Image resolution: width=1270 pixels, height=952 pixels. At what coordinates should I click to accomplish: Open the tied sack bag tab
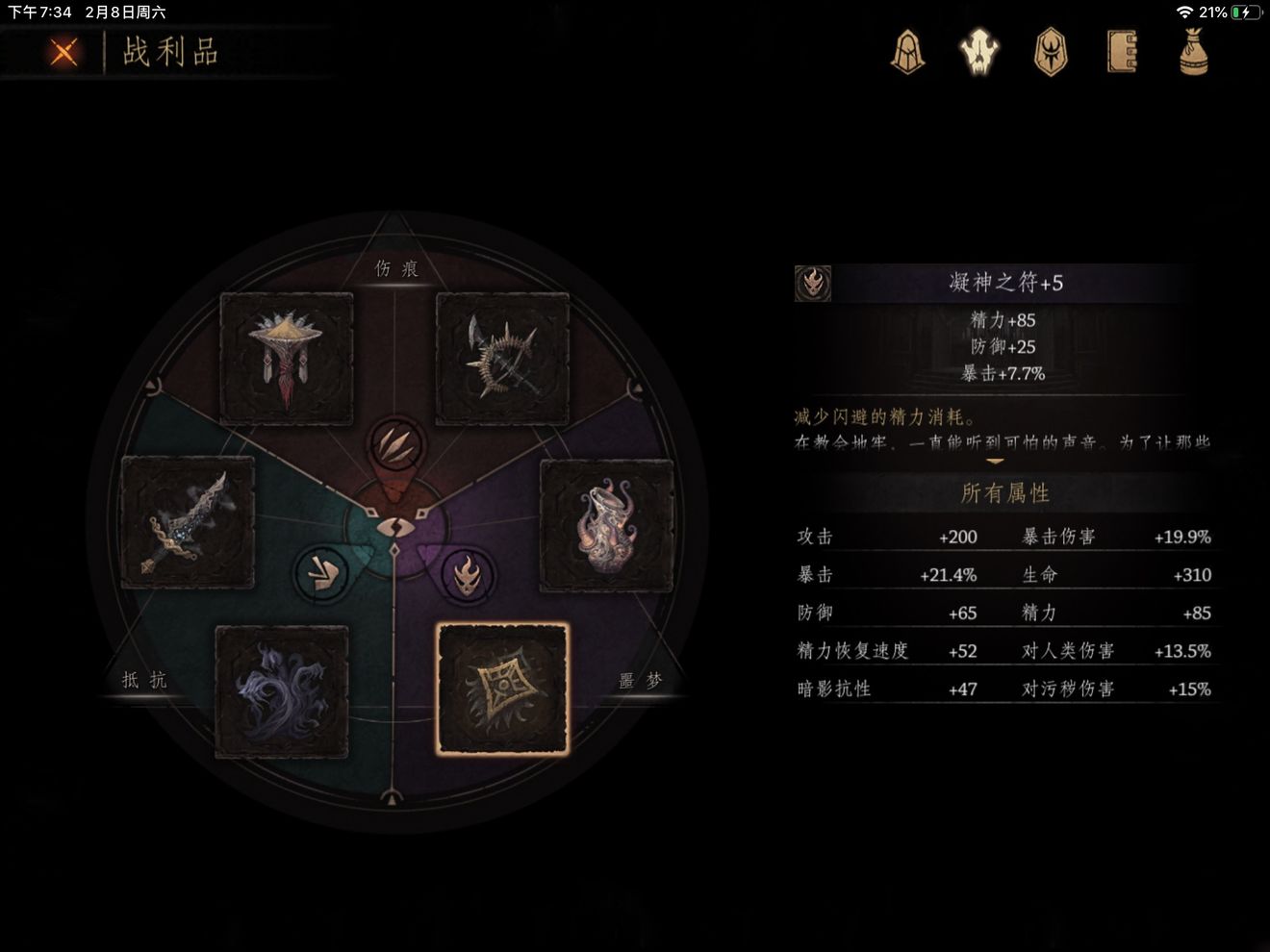coord(1193,51)
